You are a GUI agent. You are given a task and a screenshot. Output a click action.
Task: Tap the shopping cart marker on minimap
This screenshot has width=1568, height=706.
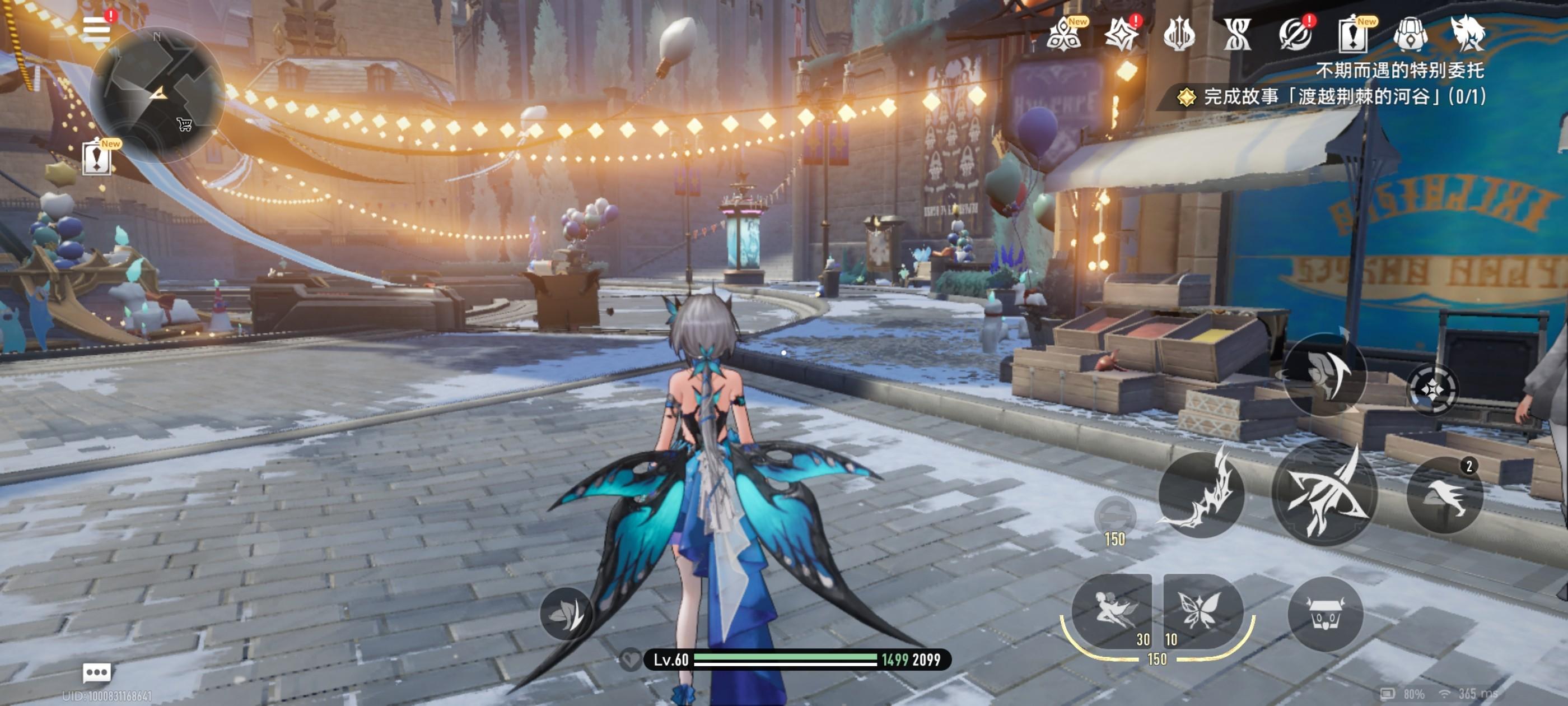click(x=184, y=125)
